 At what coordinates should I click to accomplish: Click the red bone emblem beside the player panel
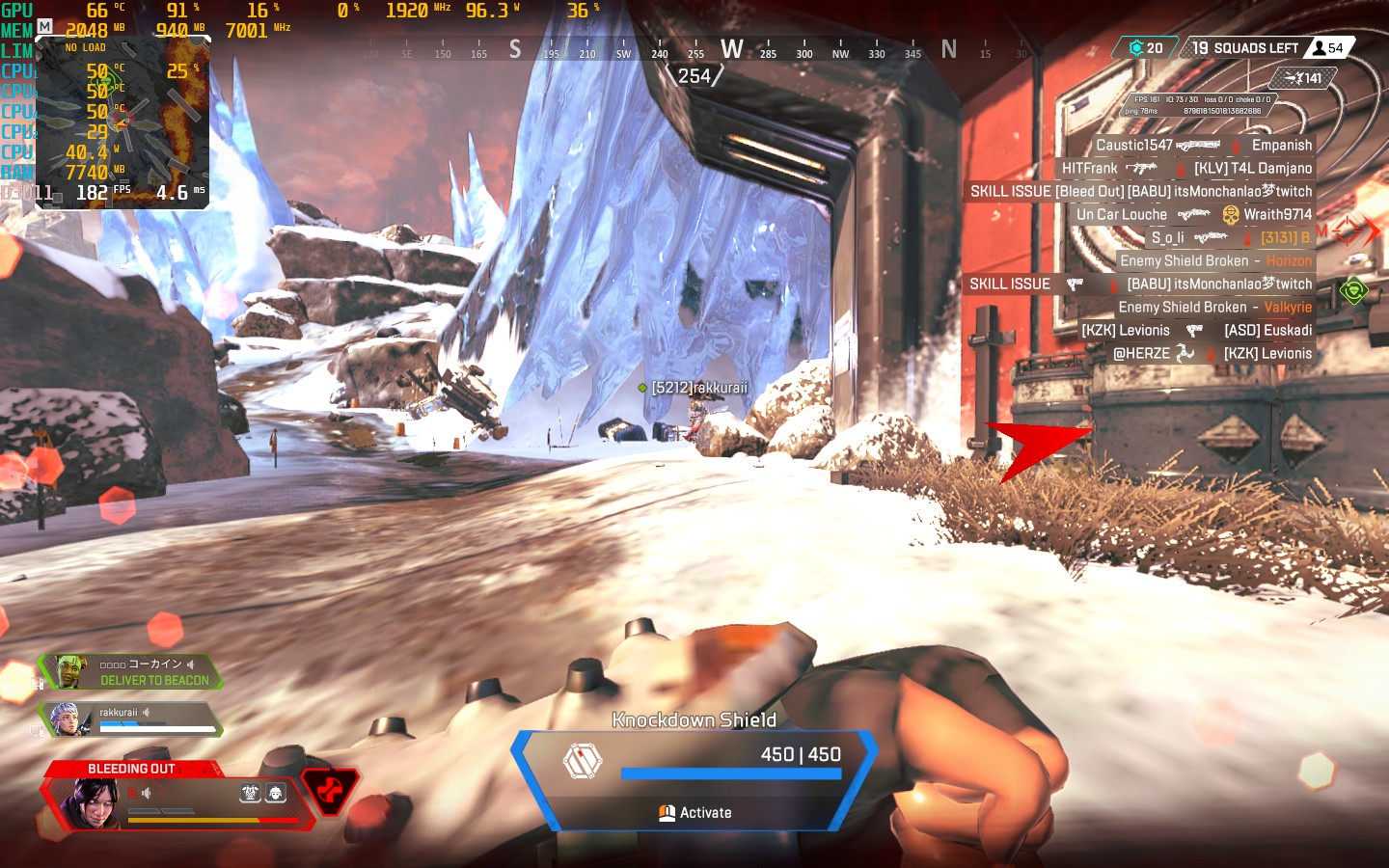[x=330, y=791]
